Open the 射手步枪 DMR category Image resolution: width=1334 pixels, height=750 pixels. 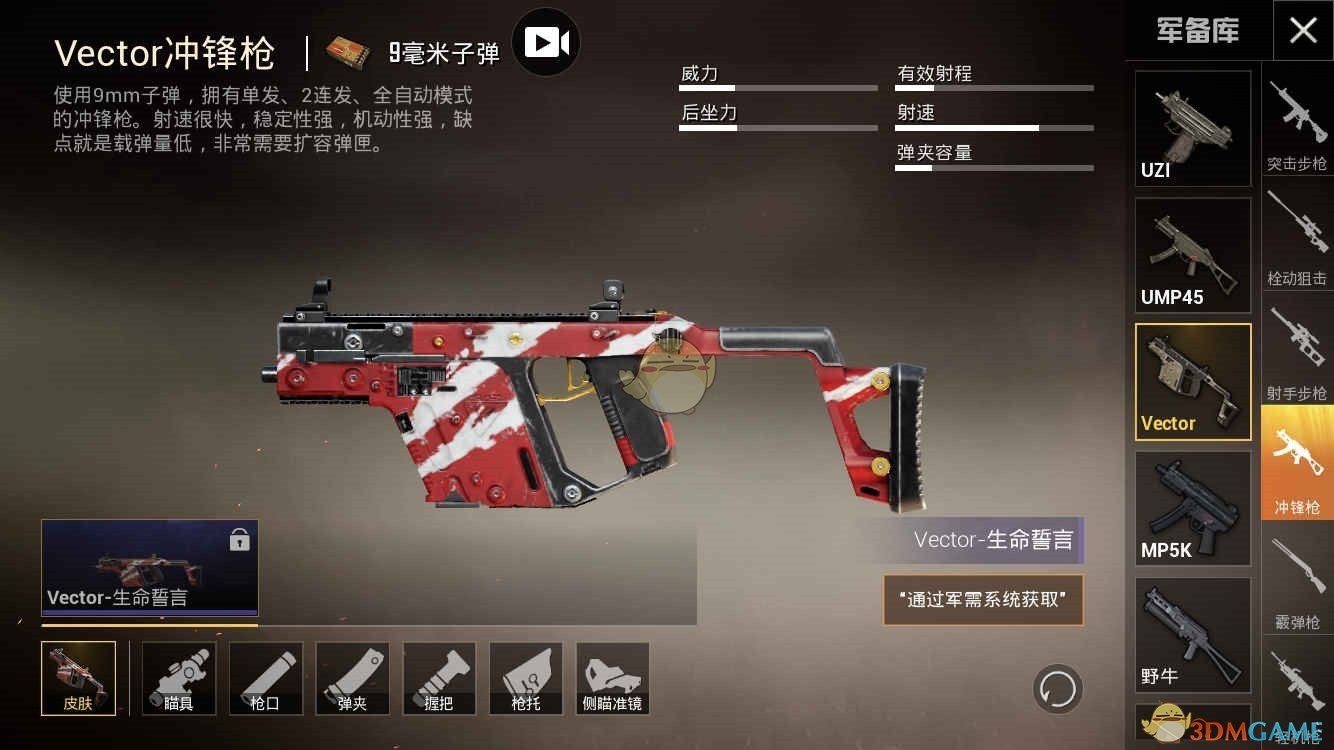click(x=1297, y=350)
